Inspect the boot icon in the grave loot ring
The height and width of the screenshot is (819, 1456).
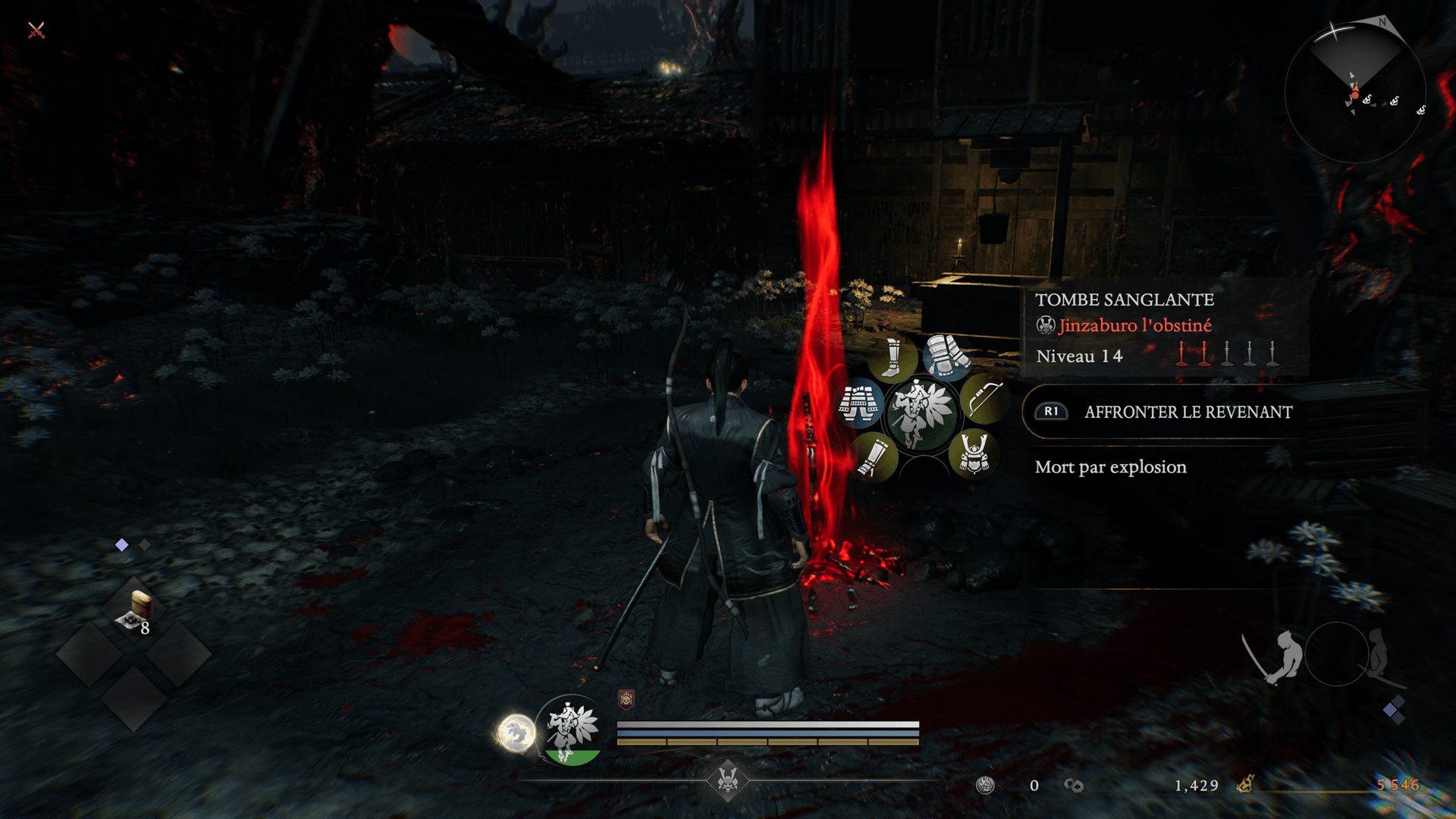(893, 359)
